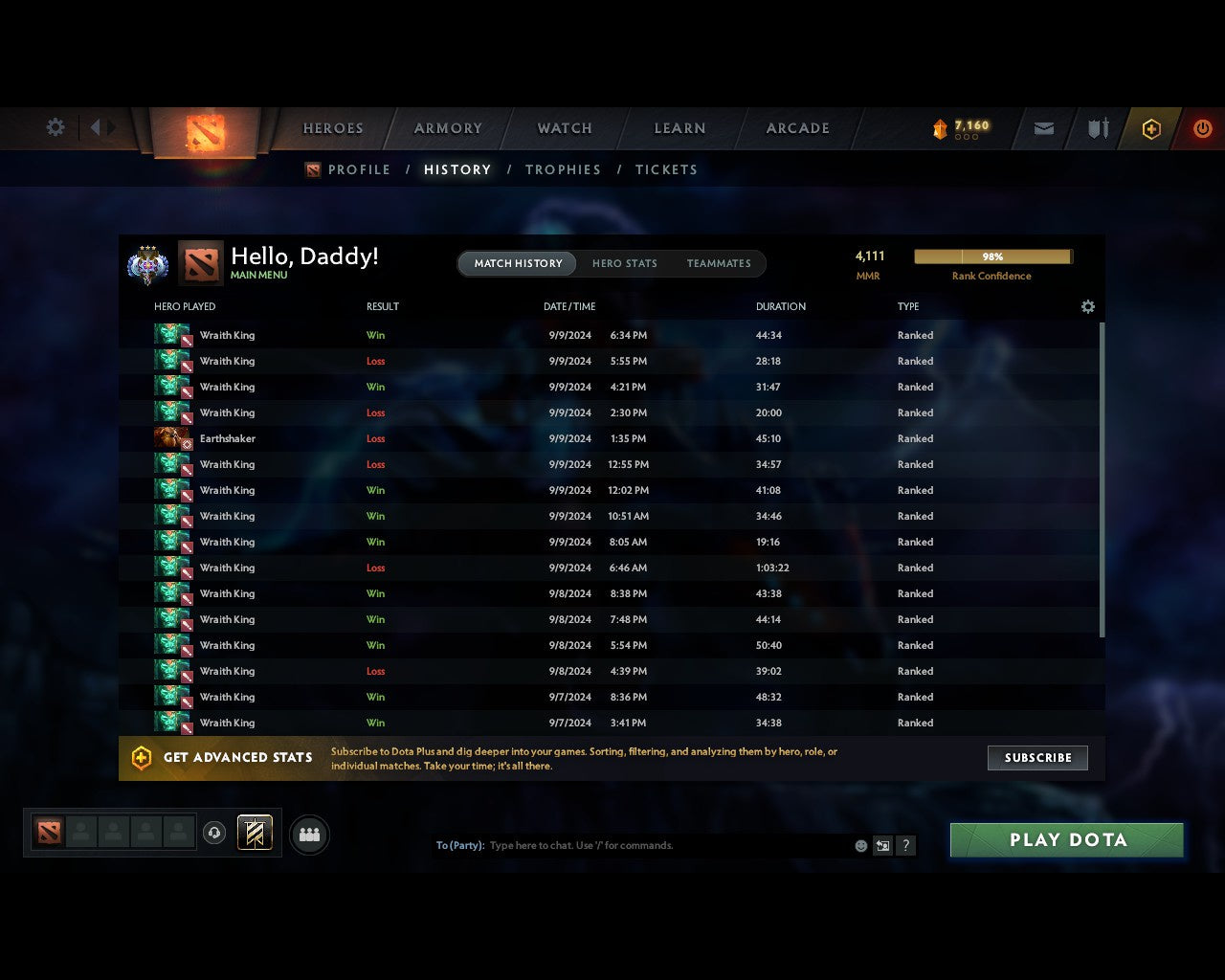Click the navigation back arrow near settings

pyautogui.click(x=96, y=128)
